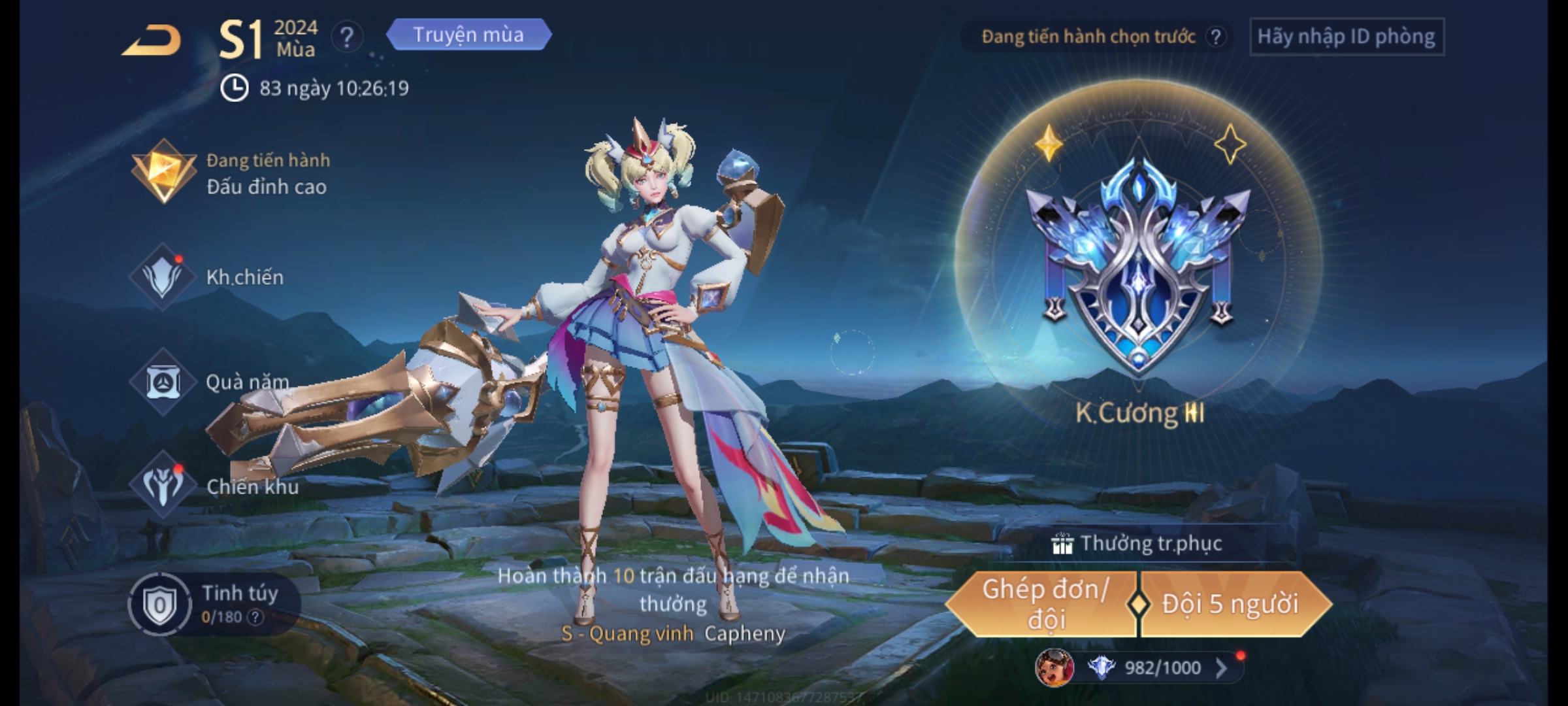Expand the 982/1000 credit score arrow
The width and height of the screenshot is (1568, 706).
(1220, 667)
